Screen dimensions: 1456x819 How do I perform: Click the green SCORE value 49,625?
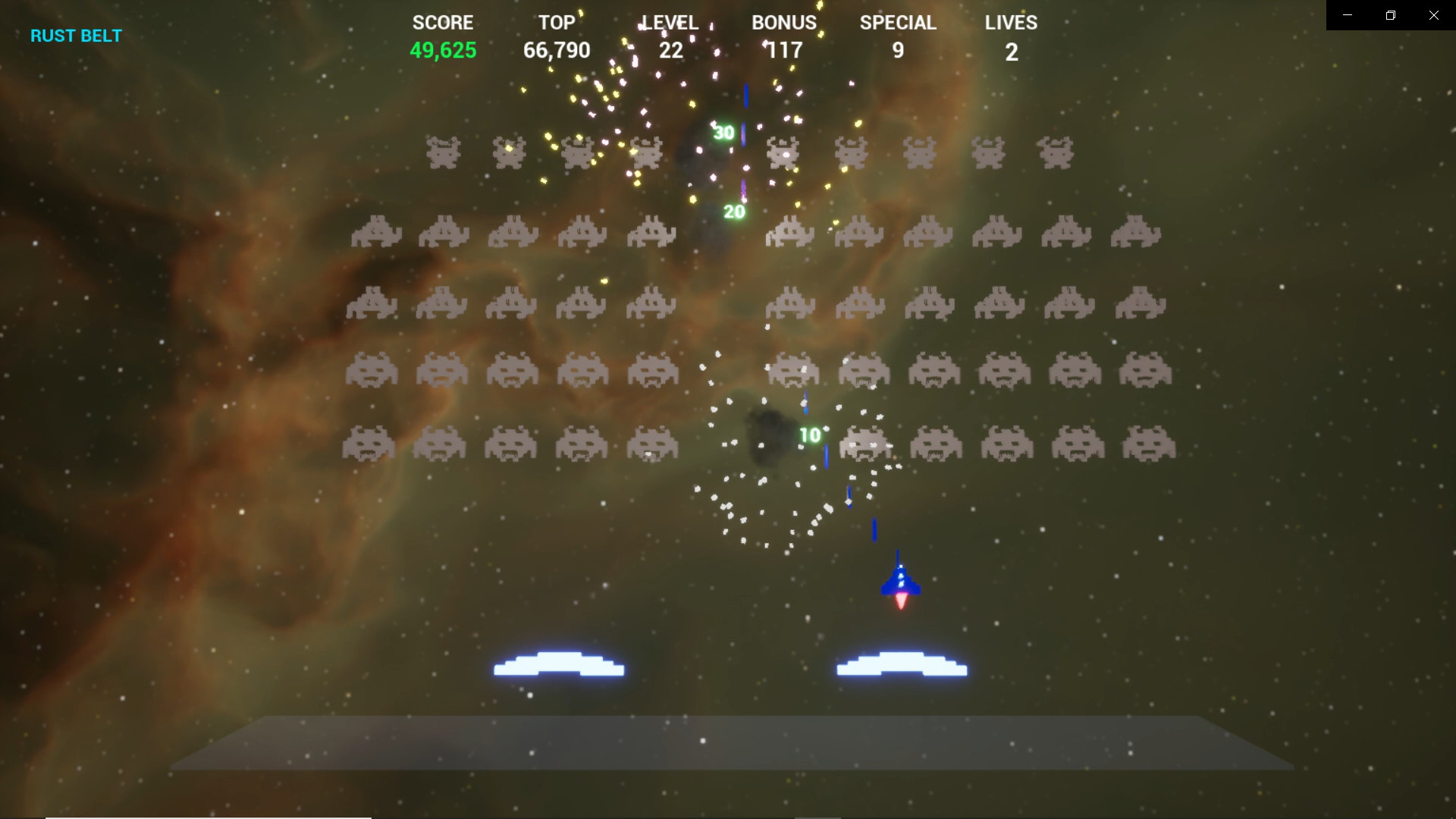click(x=443, y=50)
